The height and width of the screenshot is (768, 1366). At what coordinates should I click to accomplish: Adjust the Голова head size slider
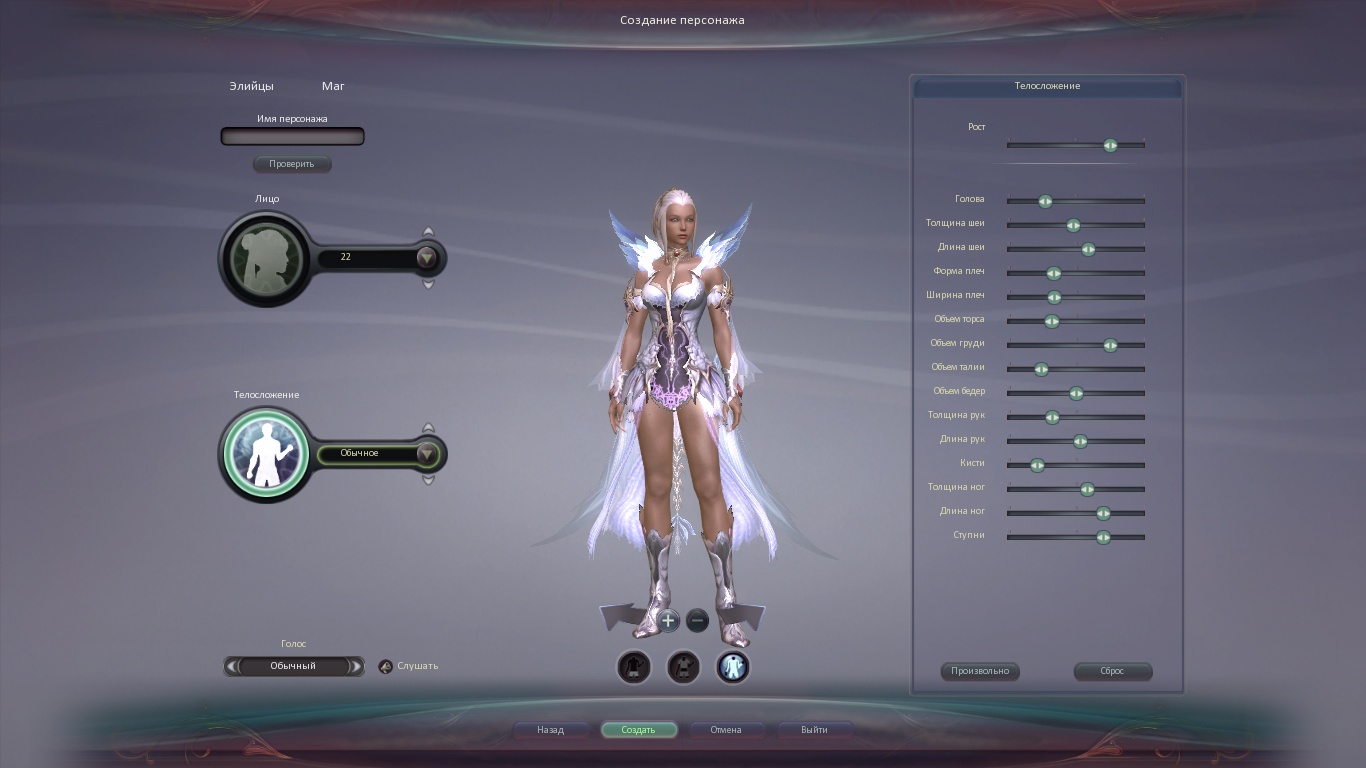pyautogui.click(x=1045, y=201)
